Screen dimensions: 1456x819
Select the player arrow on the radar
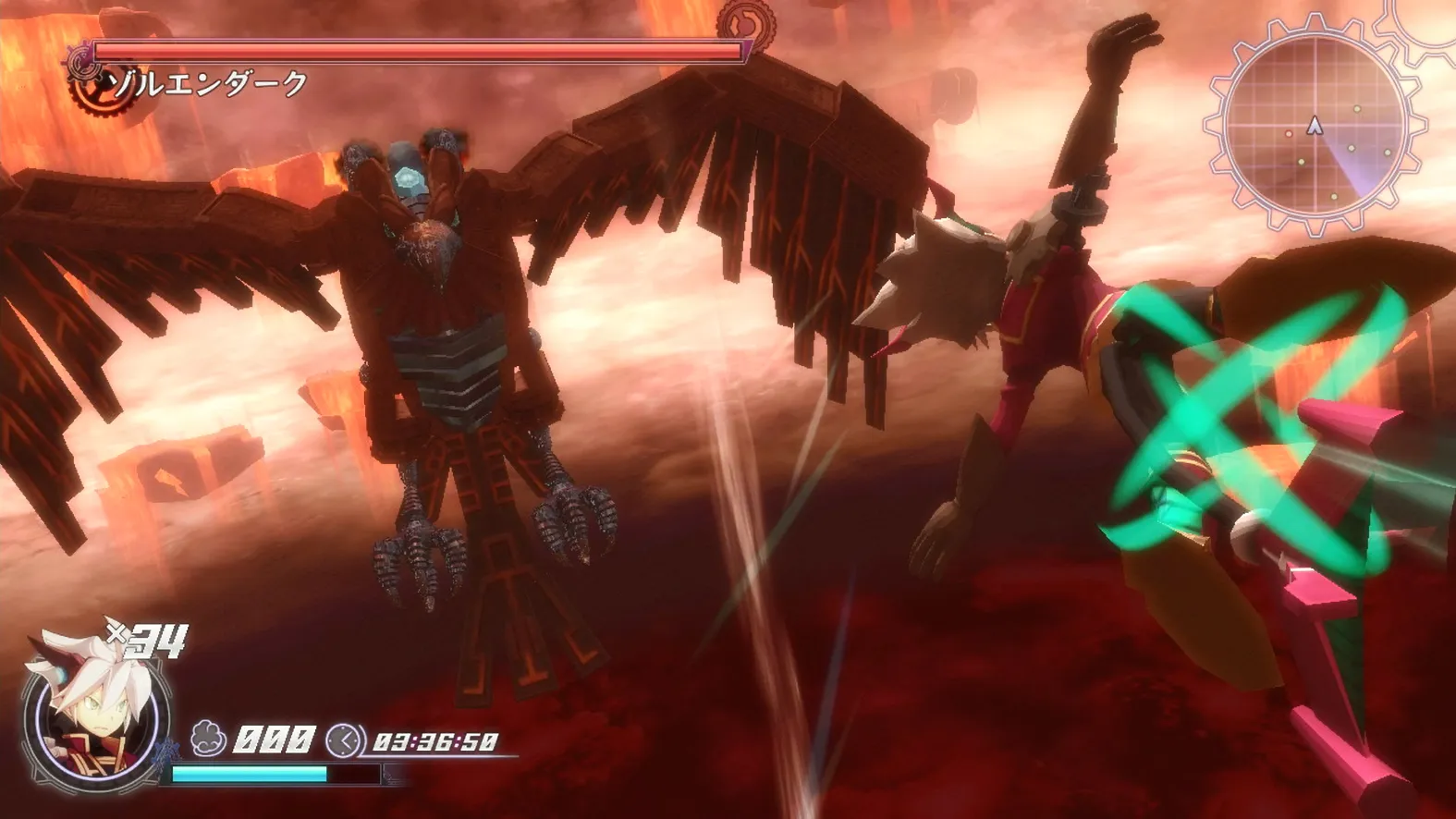click(1315, 123)
